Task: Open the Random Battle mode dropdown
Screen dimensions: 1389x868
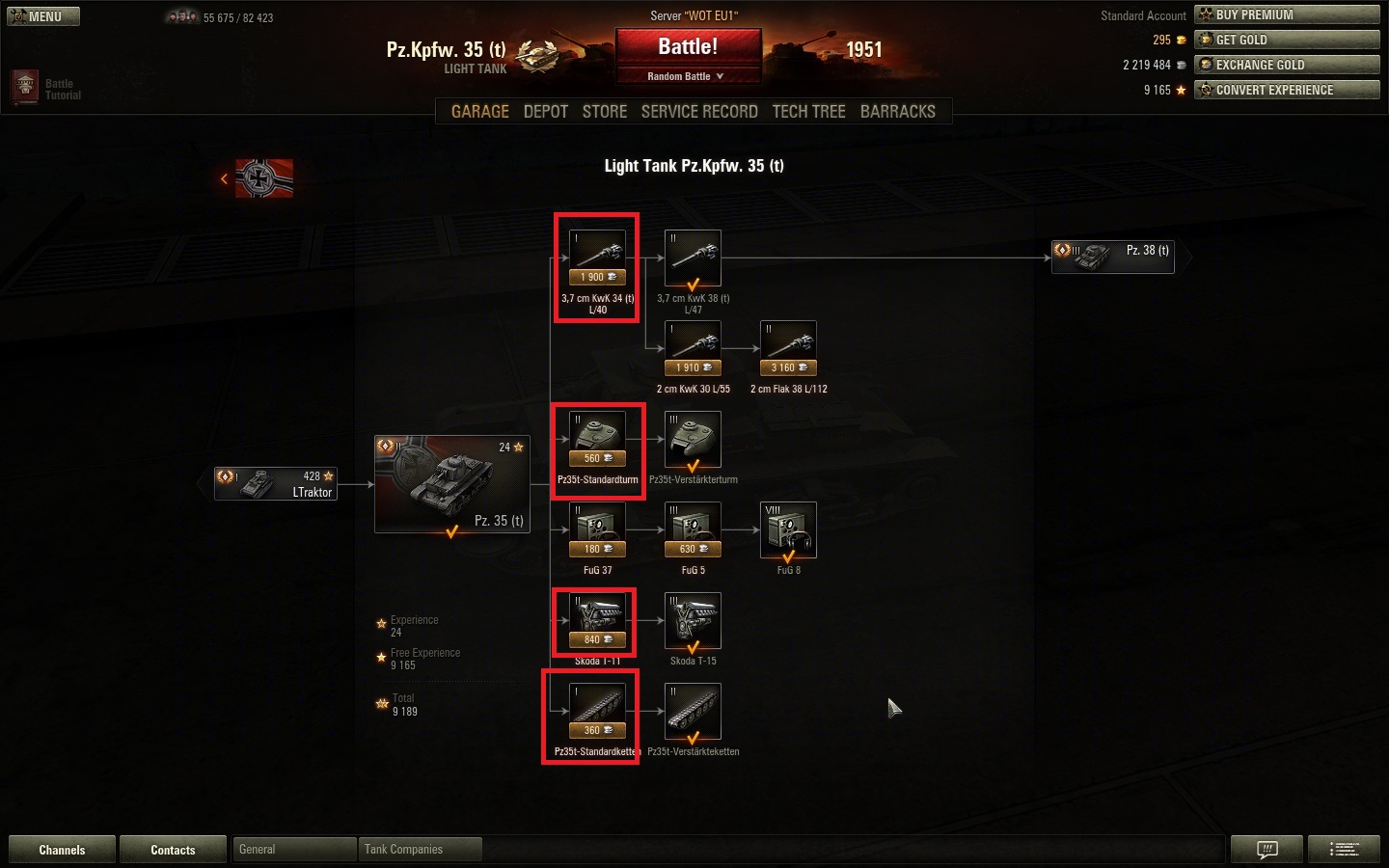Action: pos(686,76)
